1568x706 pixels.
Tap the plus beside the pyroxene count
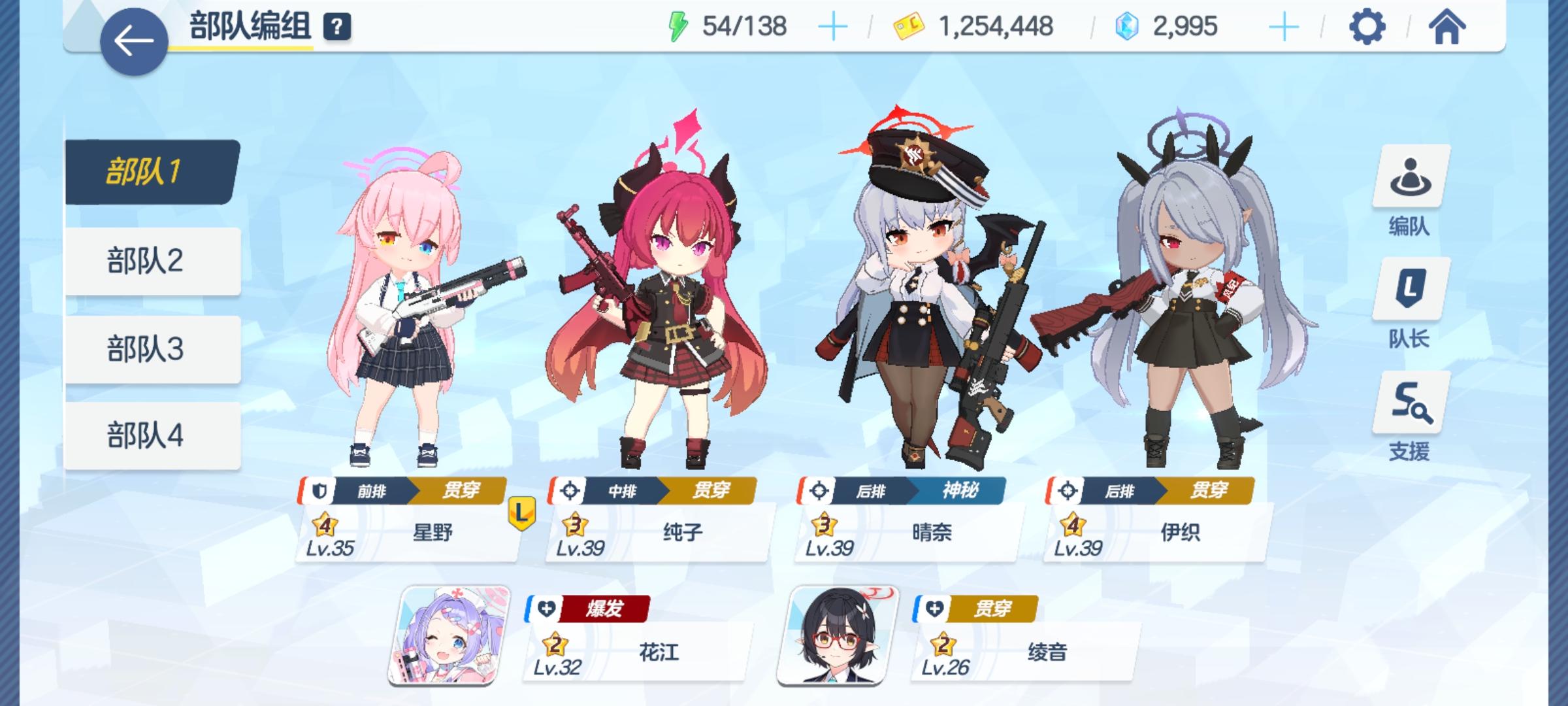(x=1284, y=27)
